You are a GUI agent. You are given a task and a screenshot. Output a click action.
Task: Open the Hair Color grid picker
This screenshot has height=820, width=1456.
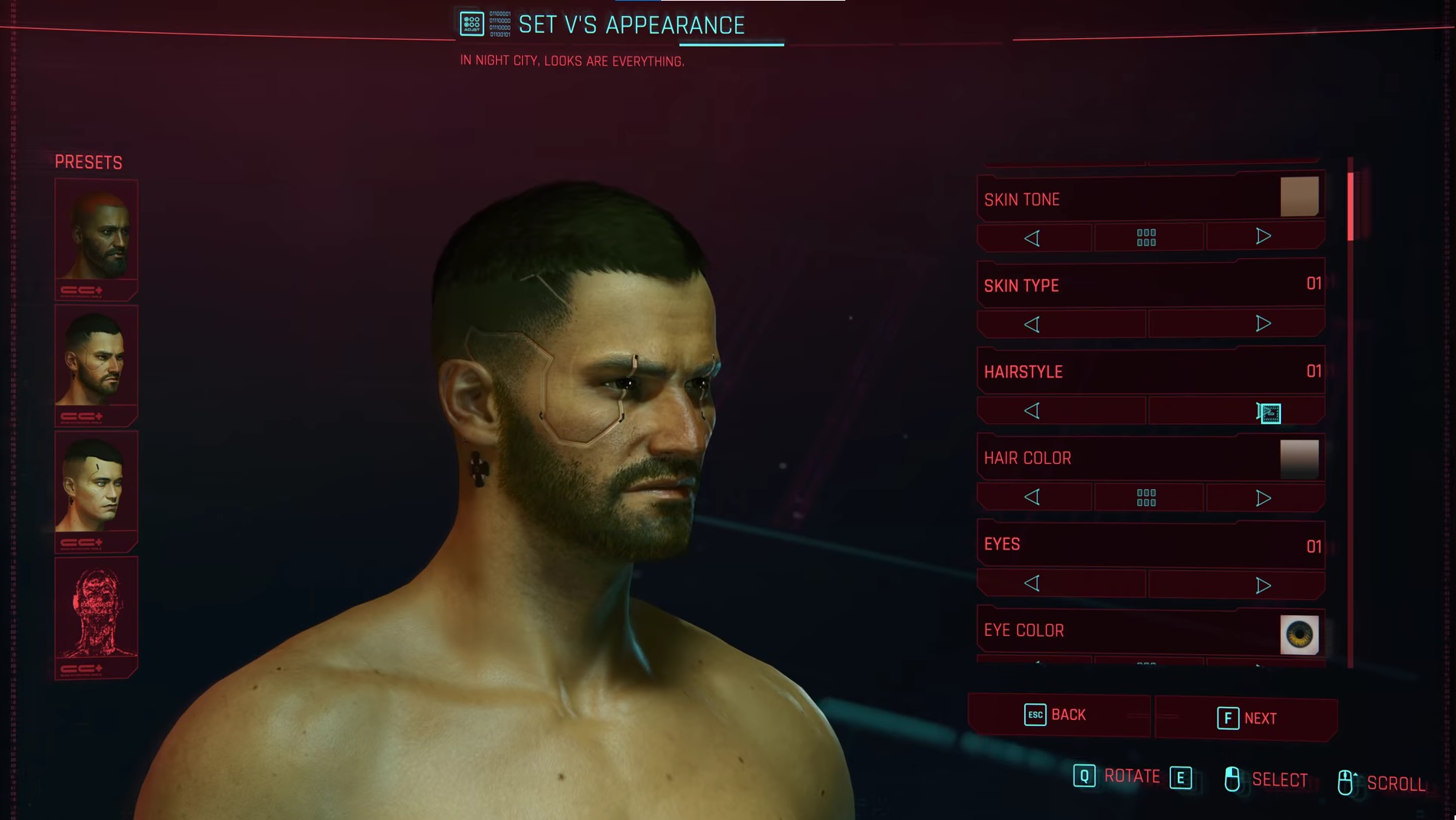coord(1147,497)
